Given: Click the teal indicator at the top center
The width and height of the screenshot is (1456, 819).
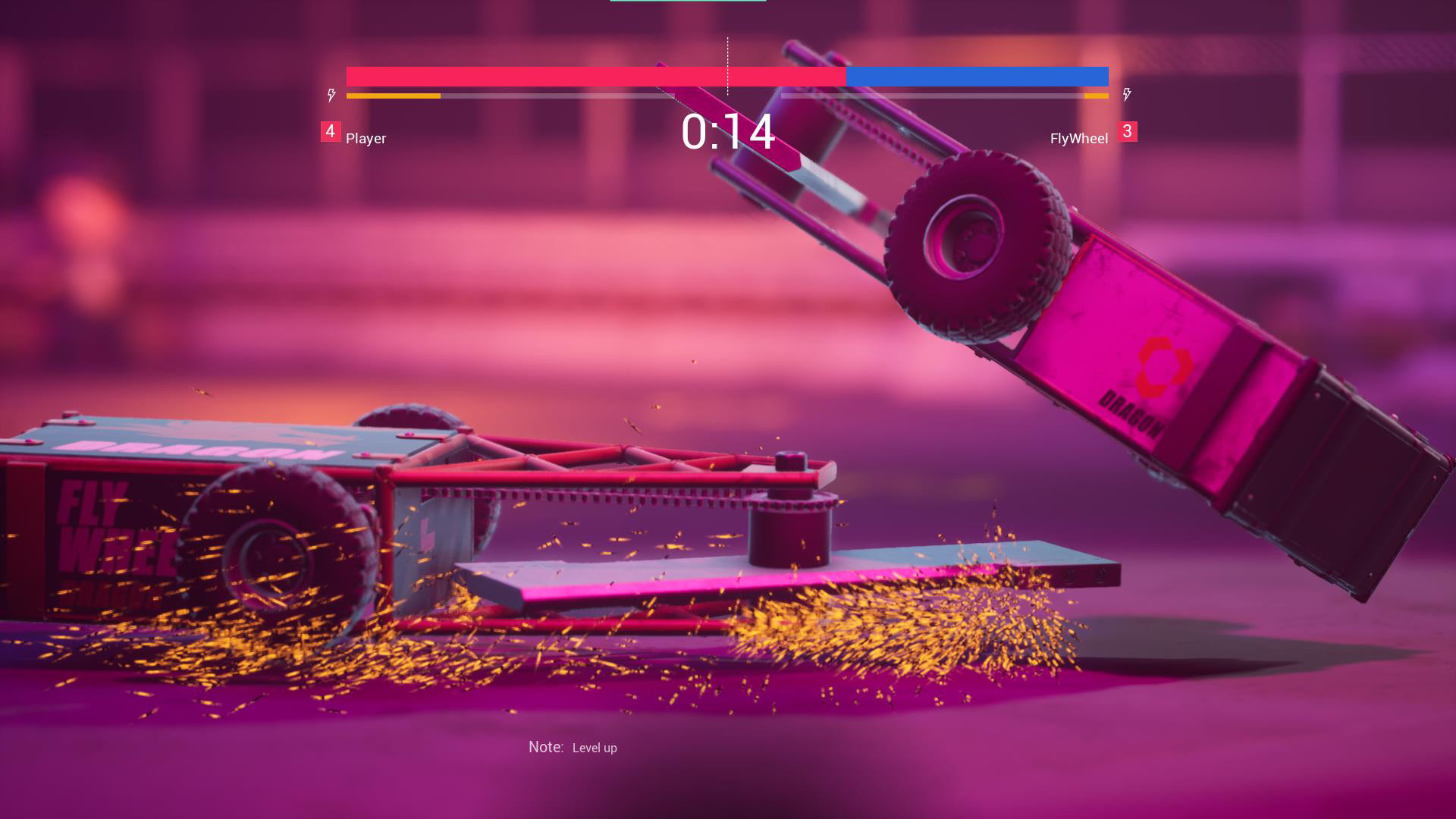Looking at the screenshot, I should tap(690, 2).
